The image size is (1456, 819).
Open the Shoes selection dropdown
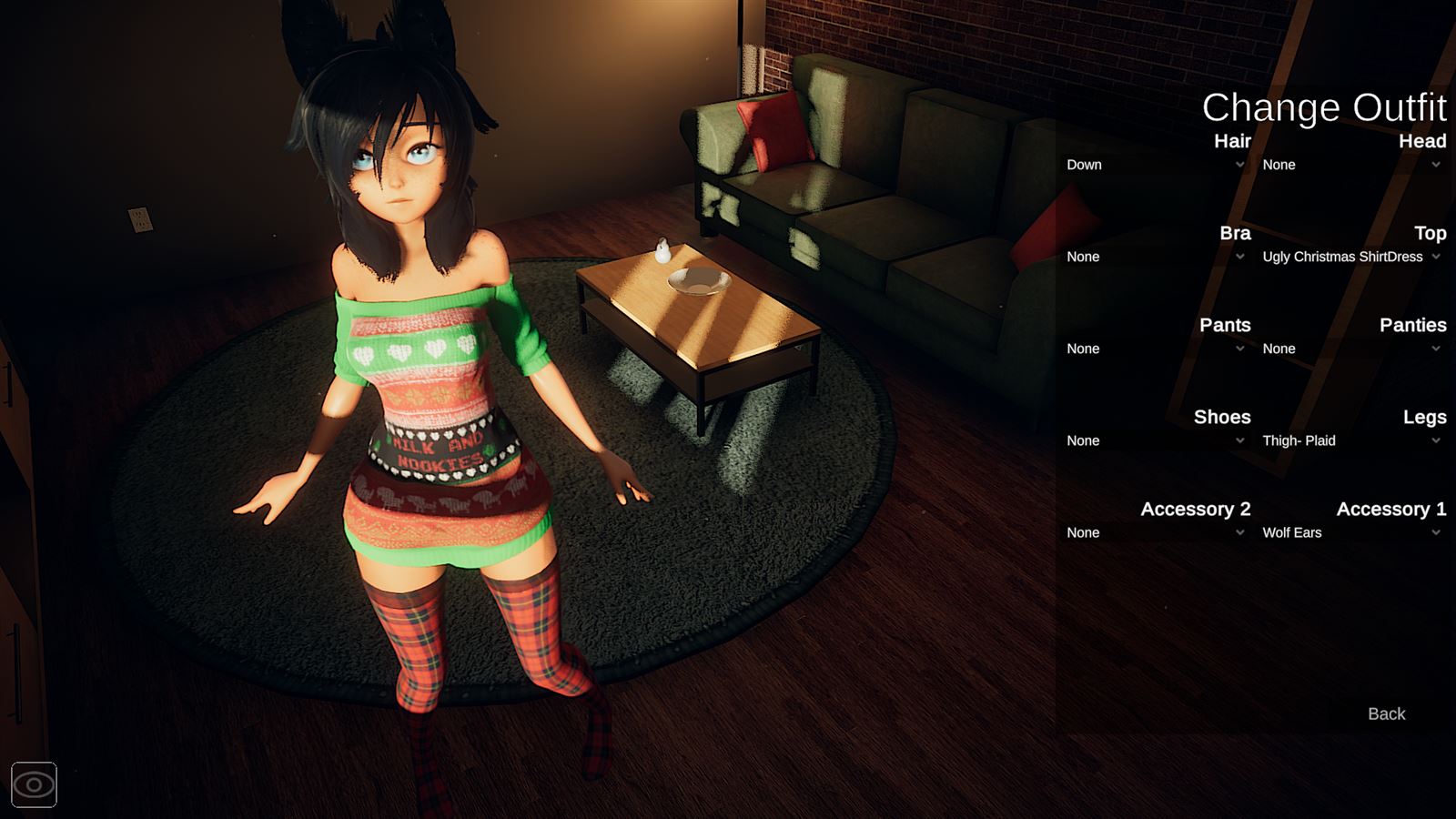(x=1151, y=440)
